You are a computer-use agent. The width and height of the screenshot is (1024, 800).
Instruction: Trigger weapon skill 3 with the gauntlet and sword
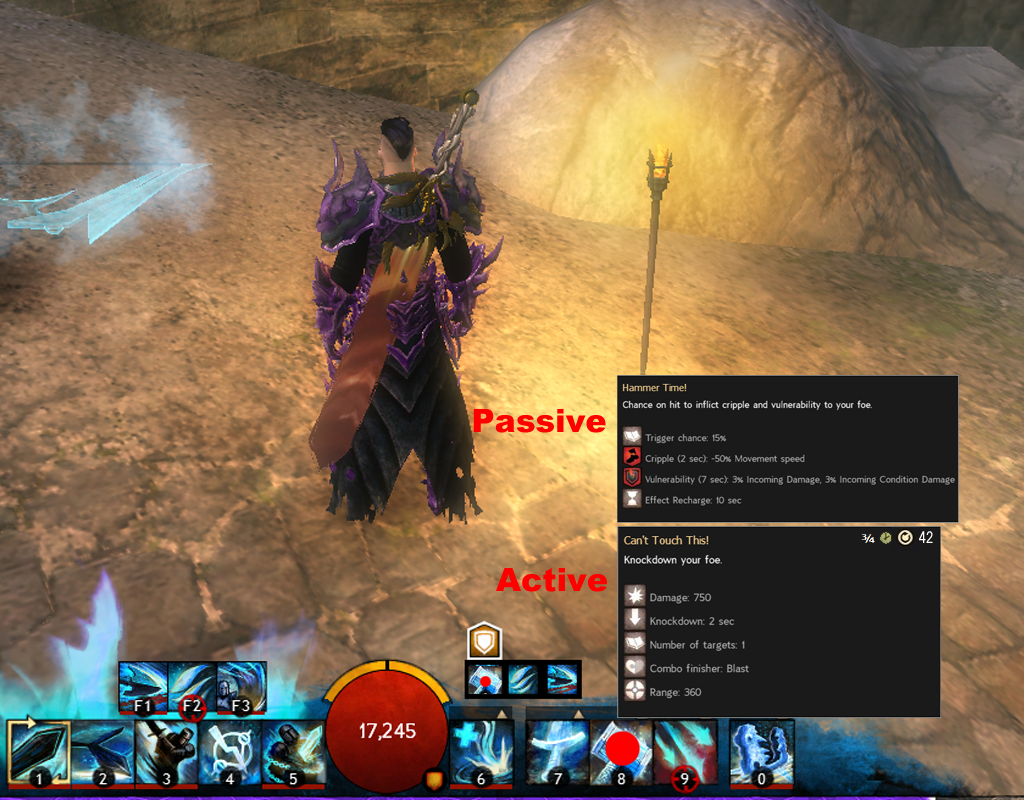(x=165, y=752)
